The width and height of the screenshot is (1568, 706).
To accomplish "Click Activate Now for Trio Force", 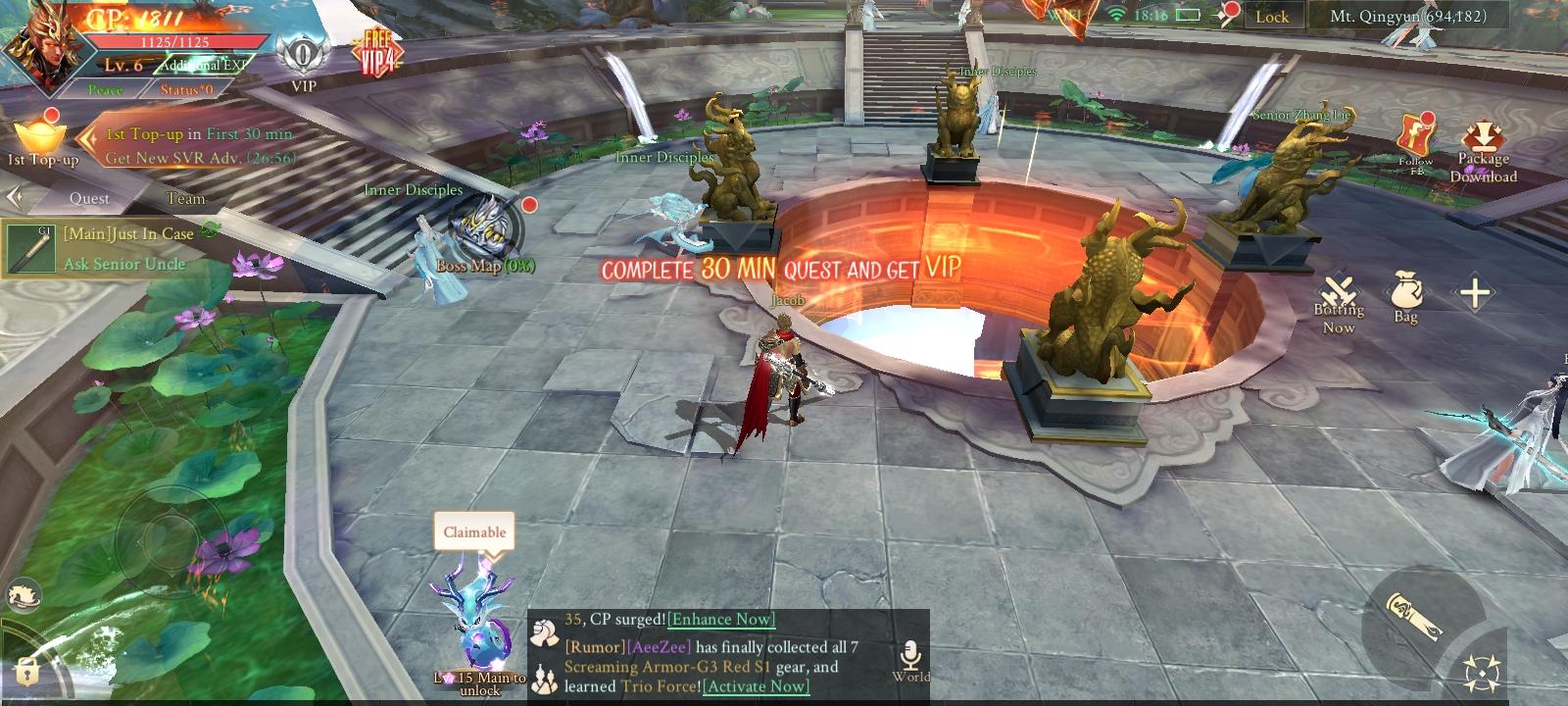I will click(x=755, y=687).
